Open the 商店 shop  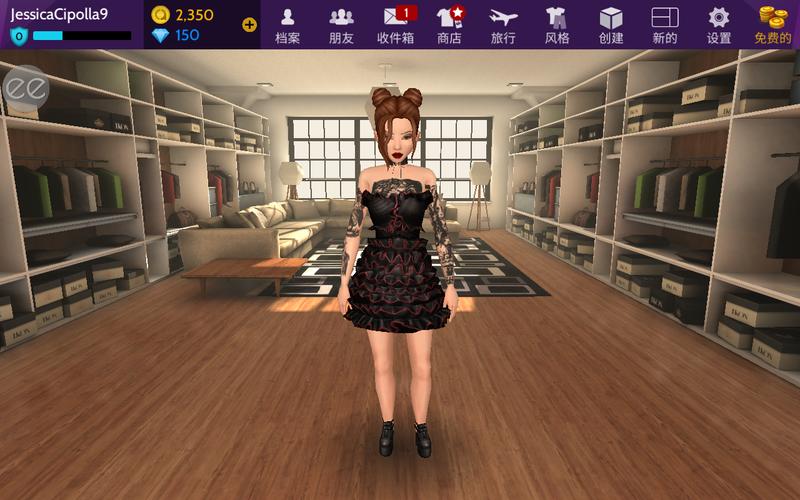(450, 24)
